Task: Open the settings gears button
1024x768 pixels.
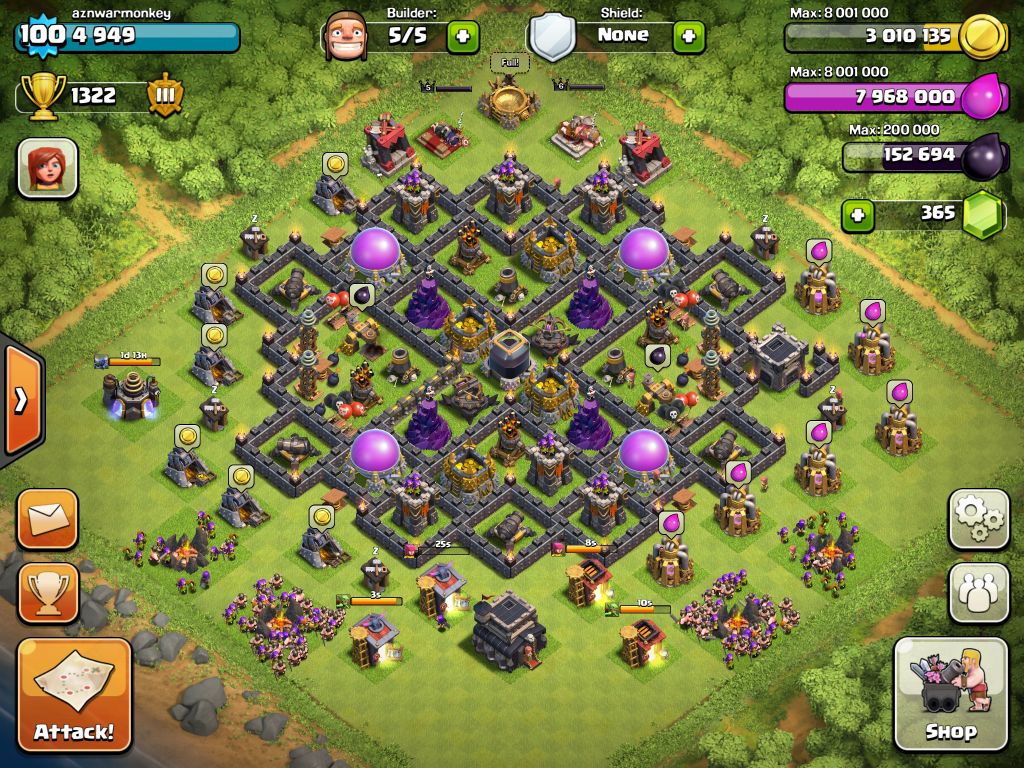Action: (978, 518)
